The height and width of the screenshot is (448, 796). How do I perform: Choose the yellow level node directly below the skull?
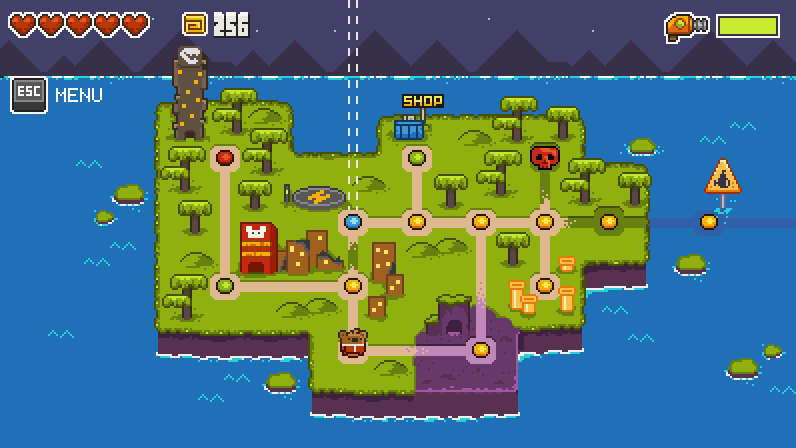coord(545,221)
